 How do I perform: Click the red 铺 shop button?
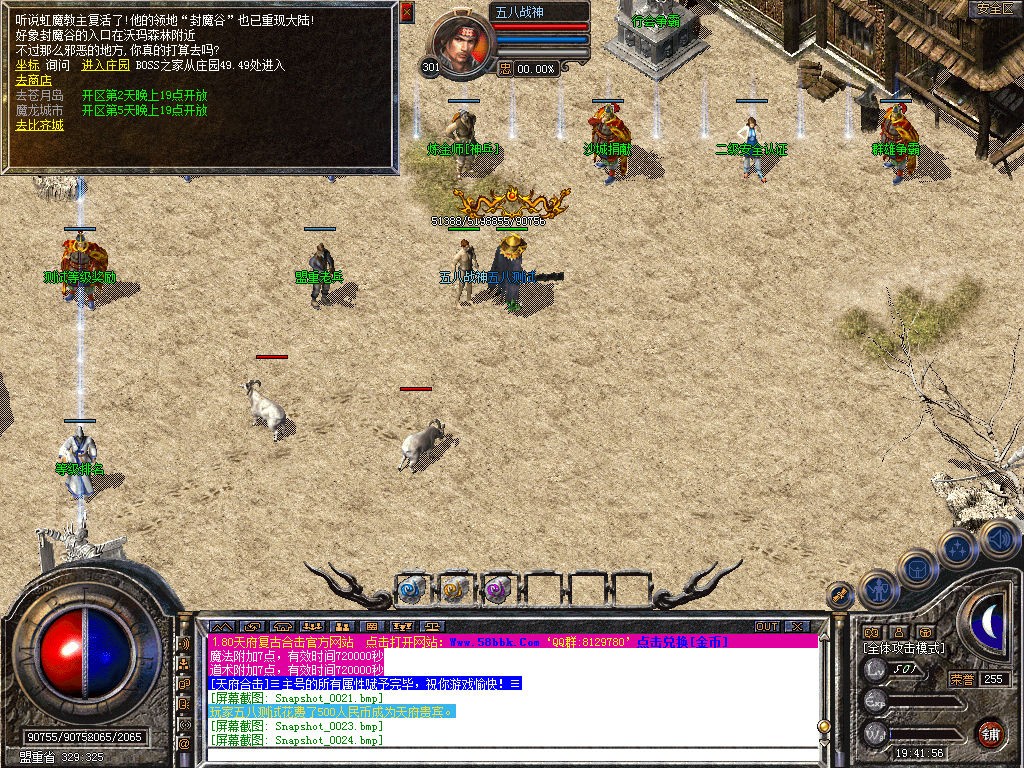tap(990, 734)
